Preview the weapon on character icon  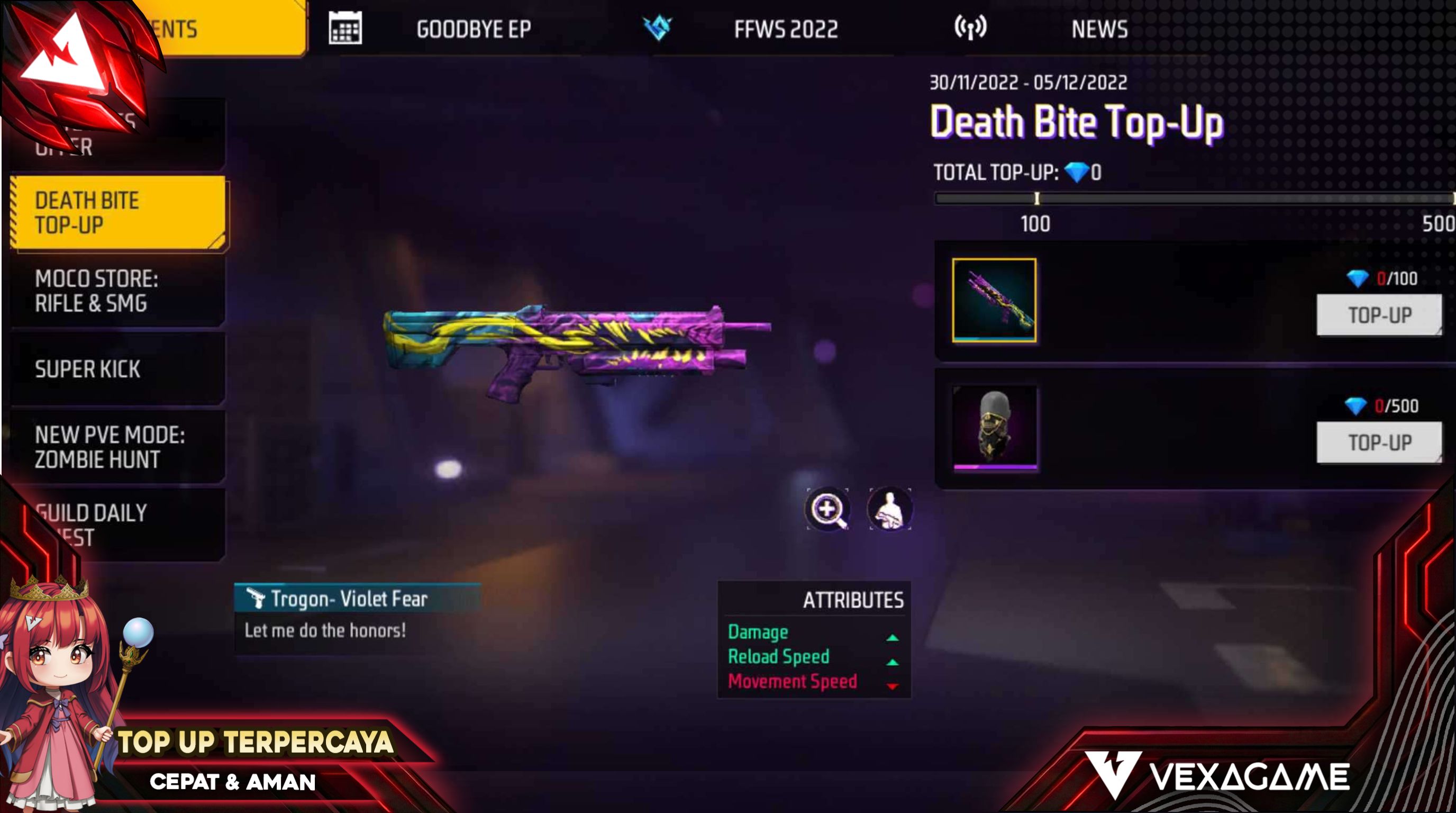[x=890, y=509]
